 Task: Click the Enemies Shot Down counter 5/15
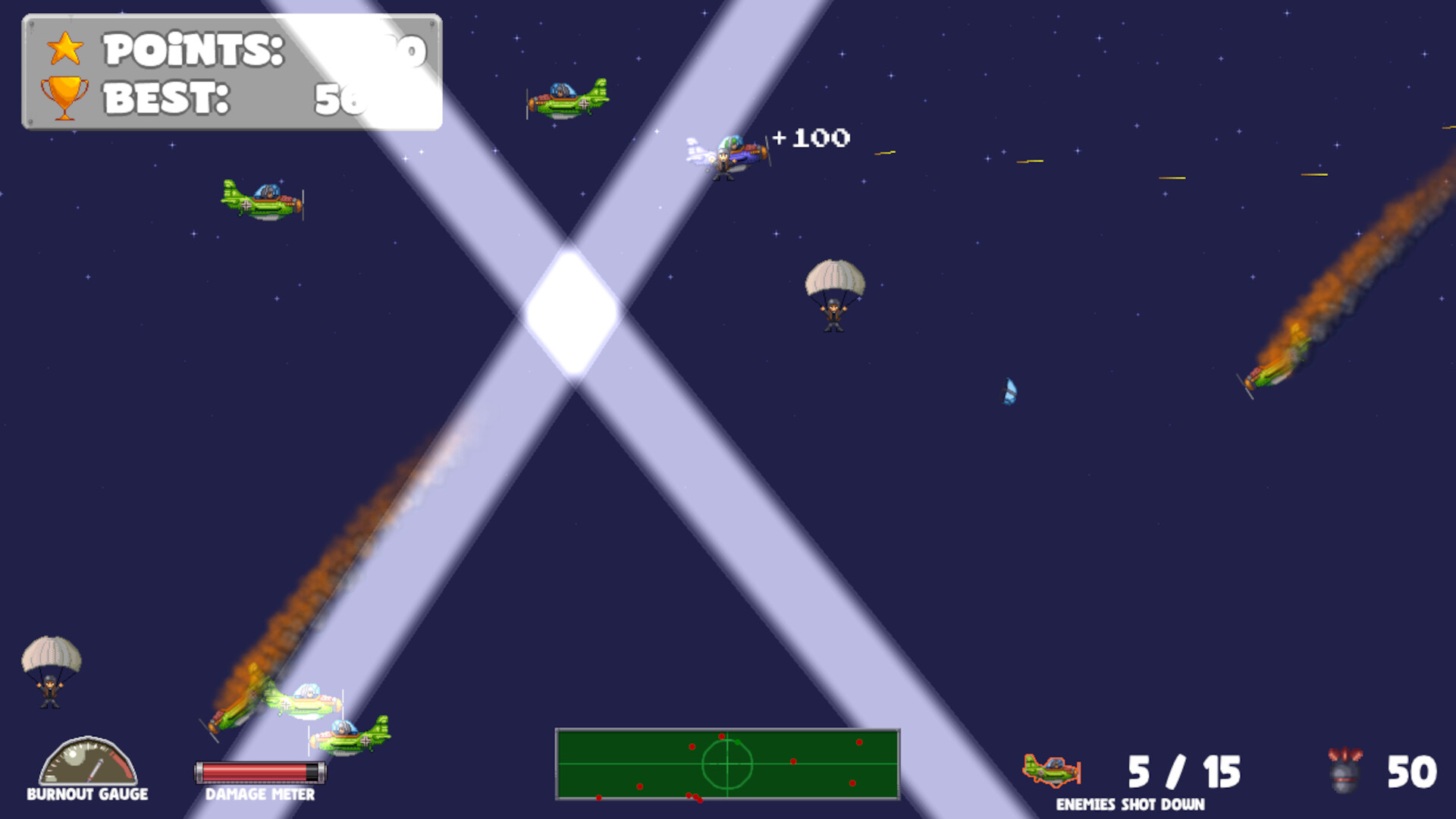click(x=1185, y=770)
